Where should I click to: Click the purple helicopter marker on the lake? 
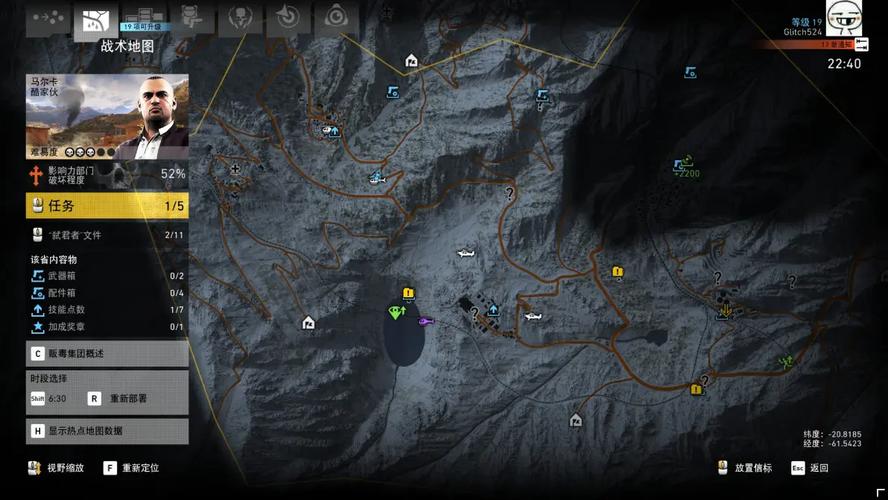(x=426, y=321)
